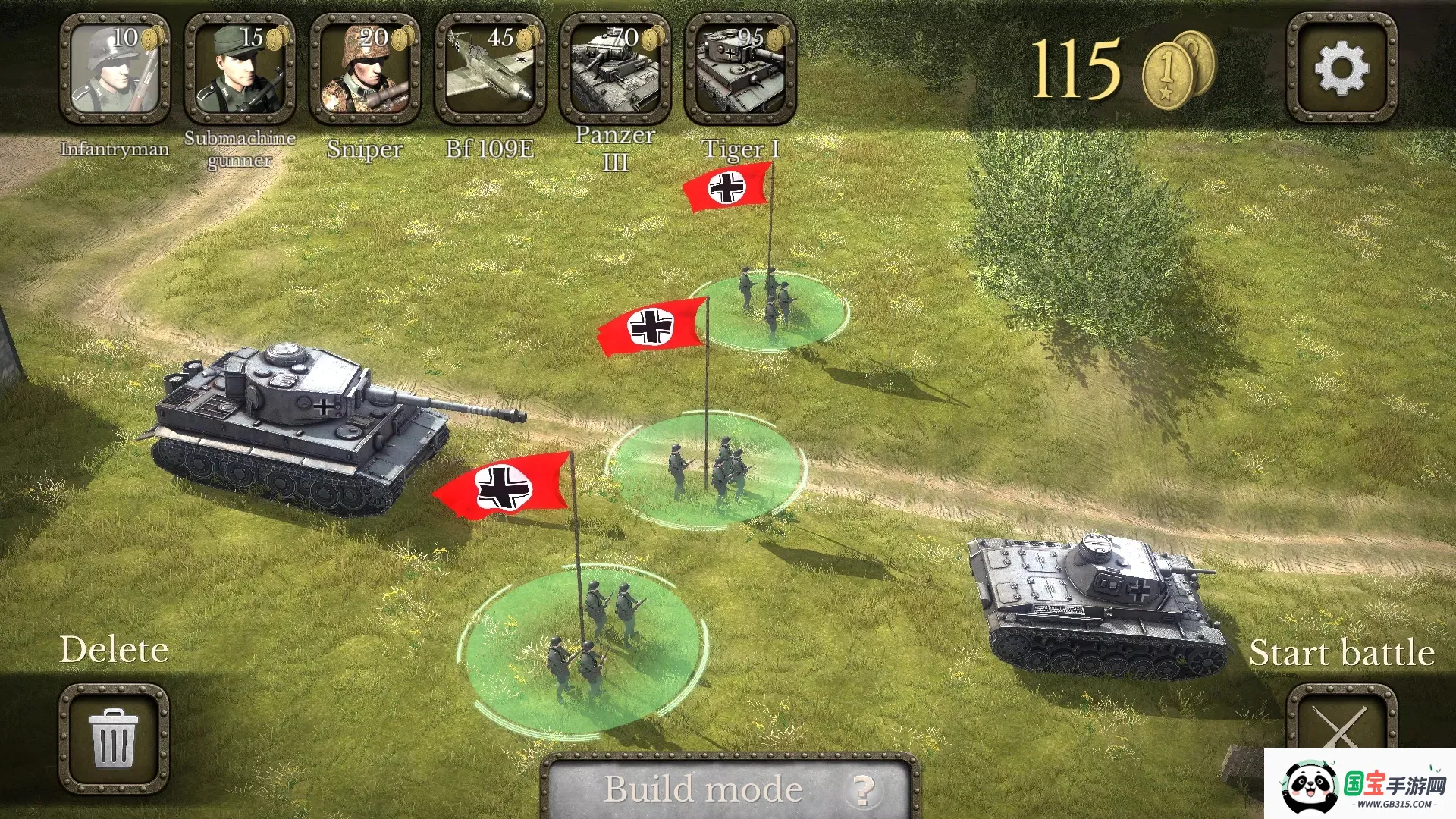The image size is (1456, 819).
Task: Choose the Bf 109E aircraft unit
Action: [490, 68]
